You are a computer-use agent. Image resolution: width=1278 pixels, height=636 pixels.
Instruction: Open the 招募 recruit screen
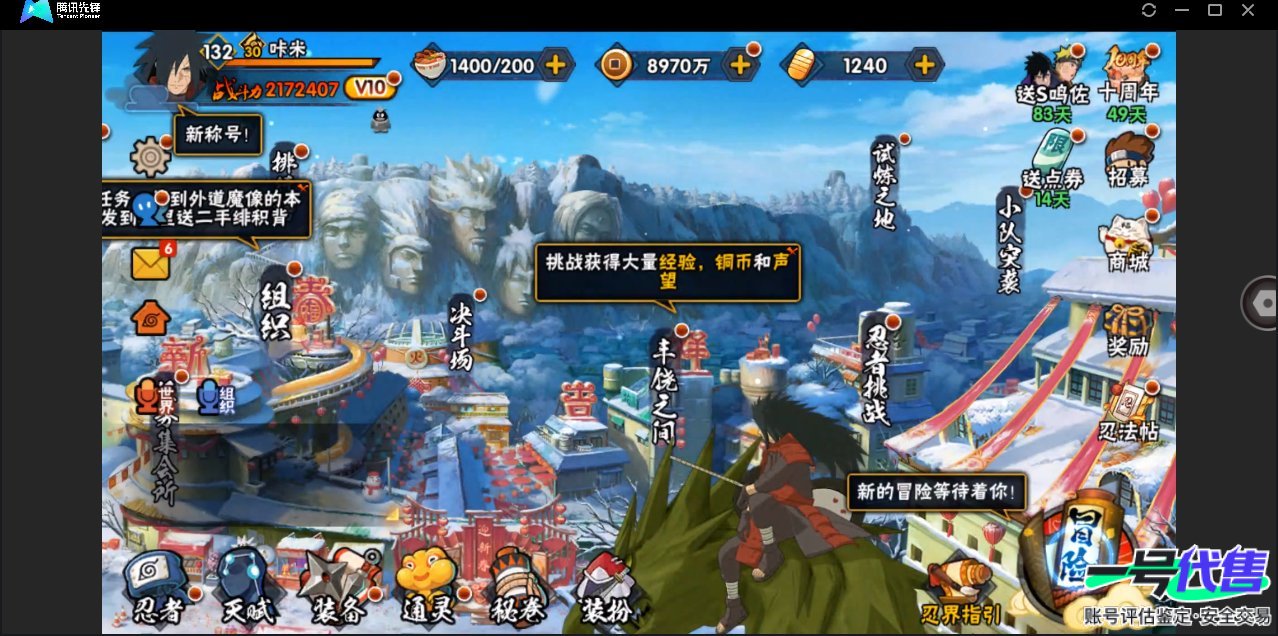pyautogui.click(x=1128, y=160)
